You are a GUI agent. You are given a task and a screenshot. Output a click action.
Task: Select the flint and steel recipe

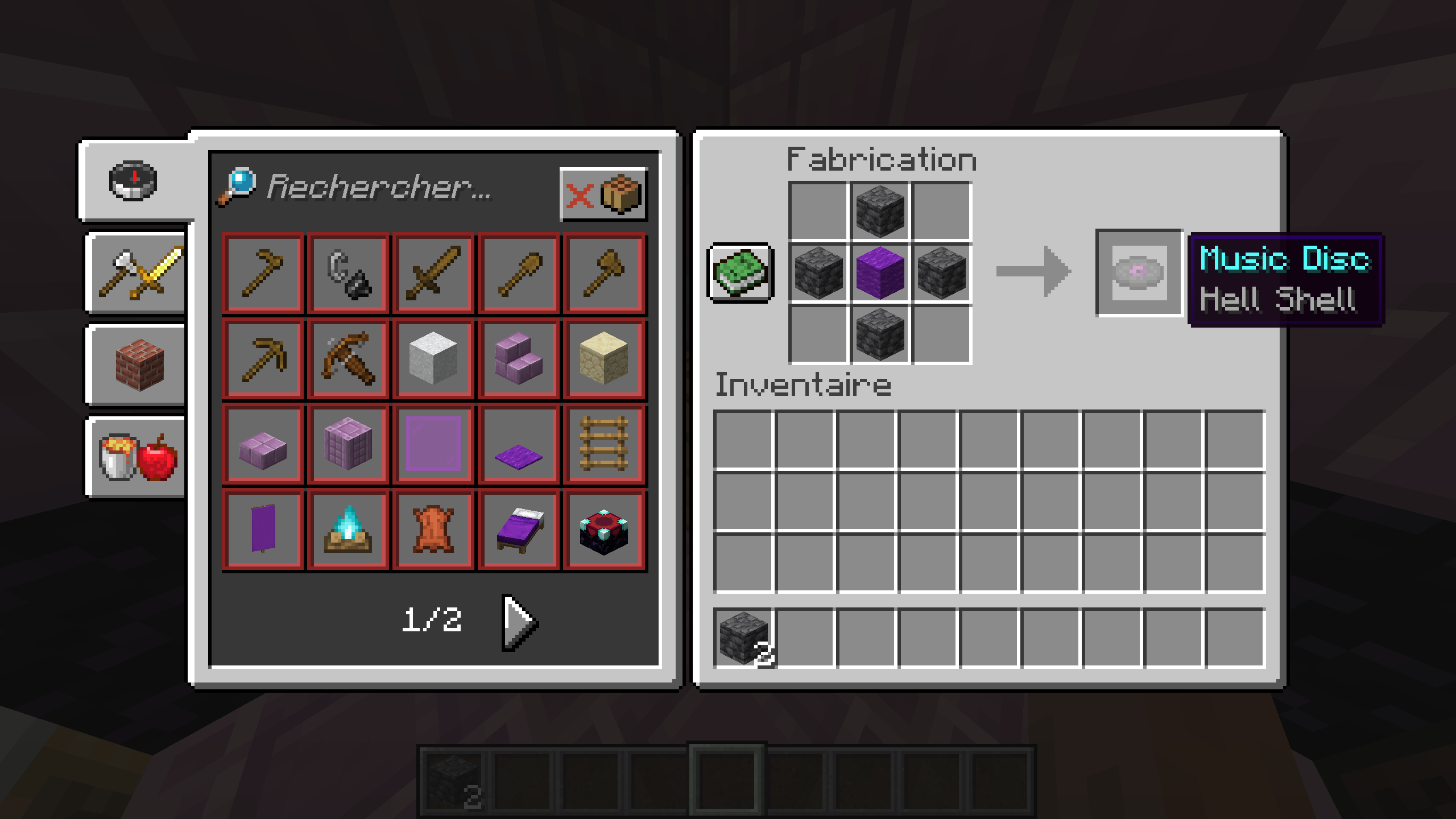pyautogui.click(x=348, y=273)
